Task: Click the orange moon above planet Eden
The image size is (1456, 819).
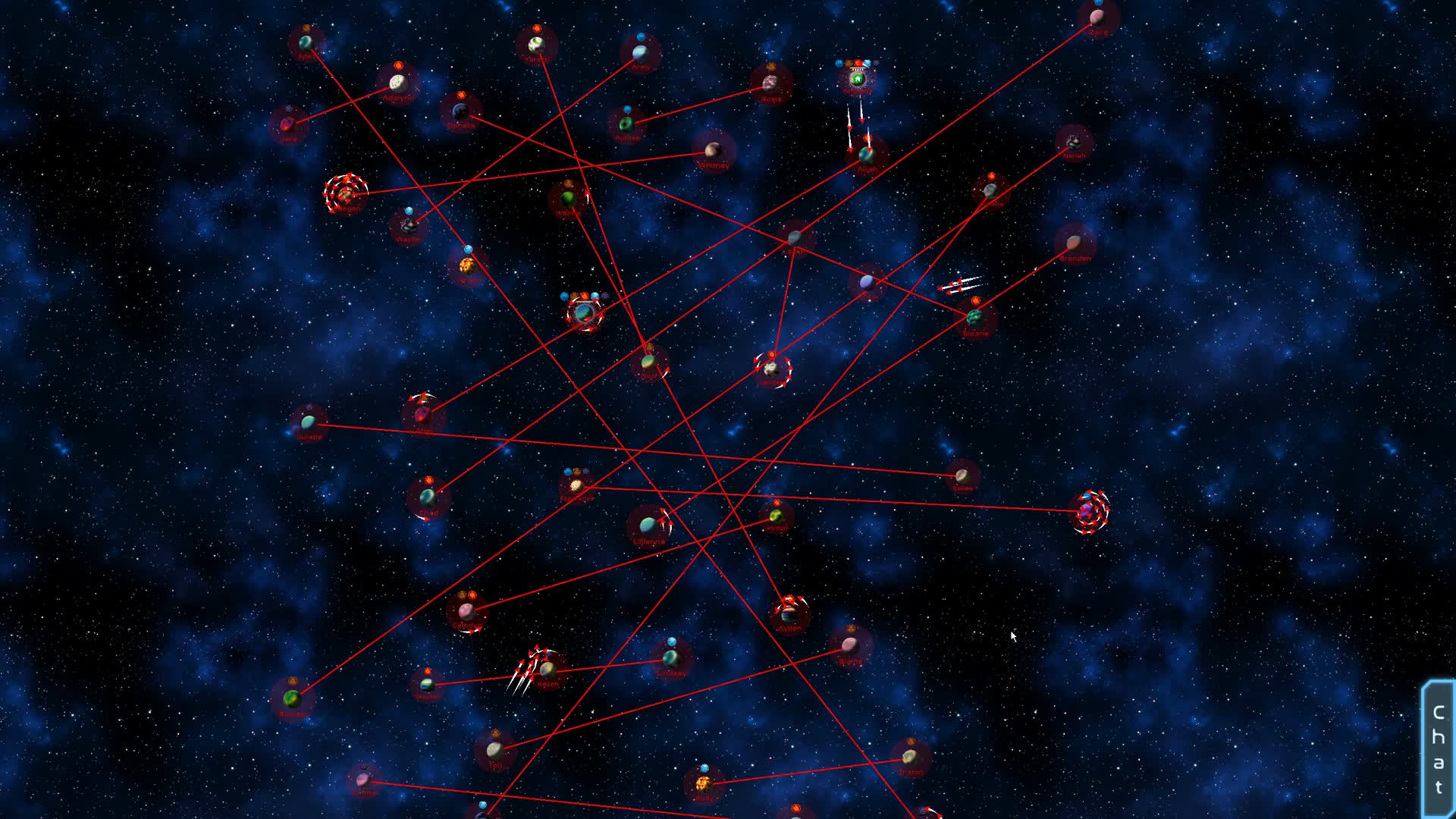Action: coord(307,28)
